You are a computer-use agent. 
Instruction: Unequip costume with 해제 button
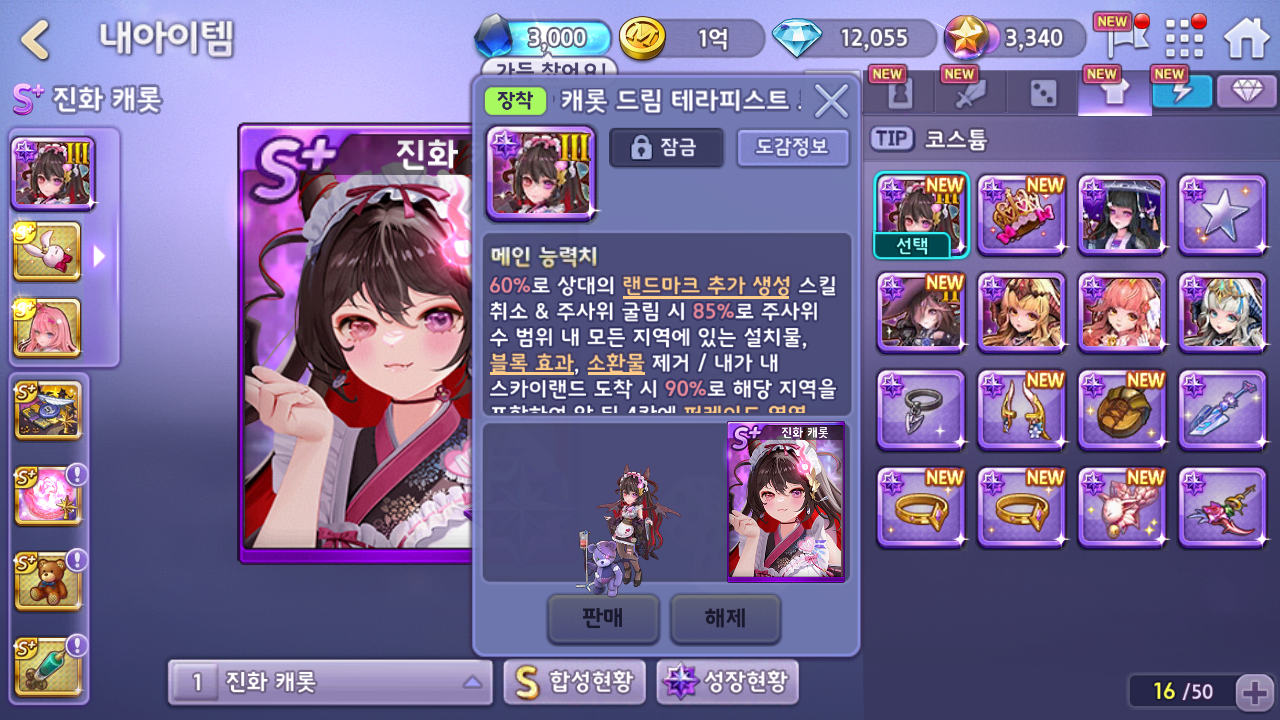[725, 618]
